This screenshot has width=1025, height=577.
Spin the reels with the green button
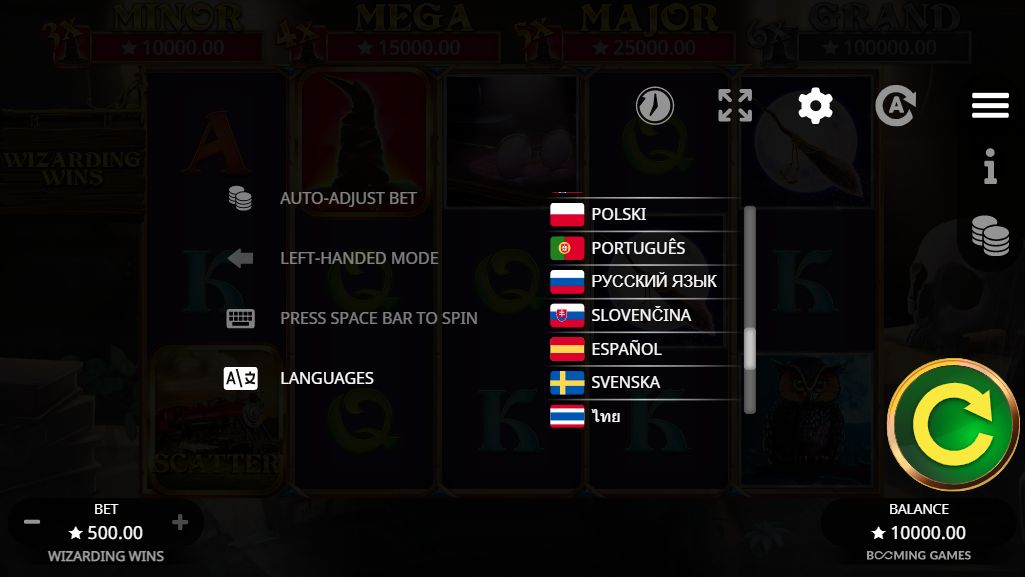(953, 425)
